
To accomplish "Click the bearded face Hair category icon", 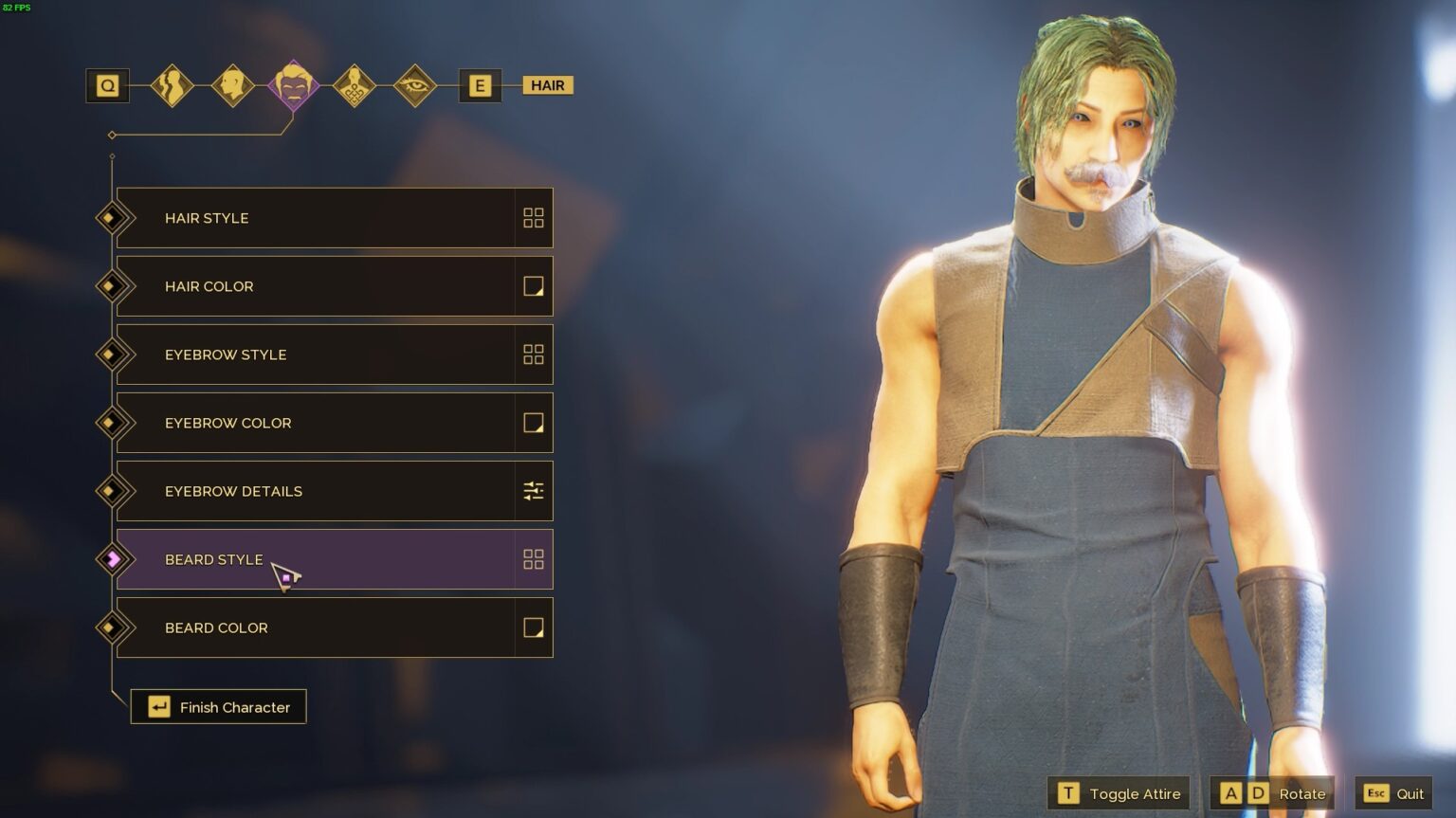I will (294, 85).
